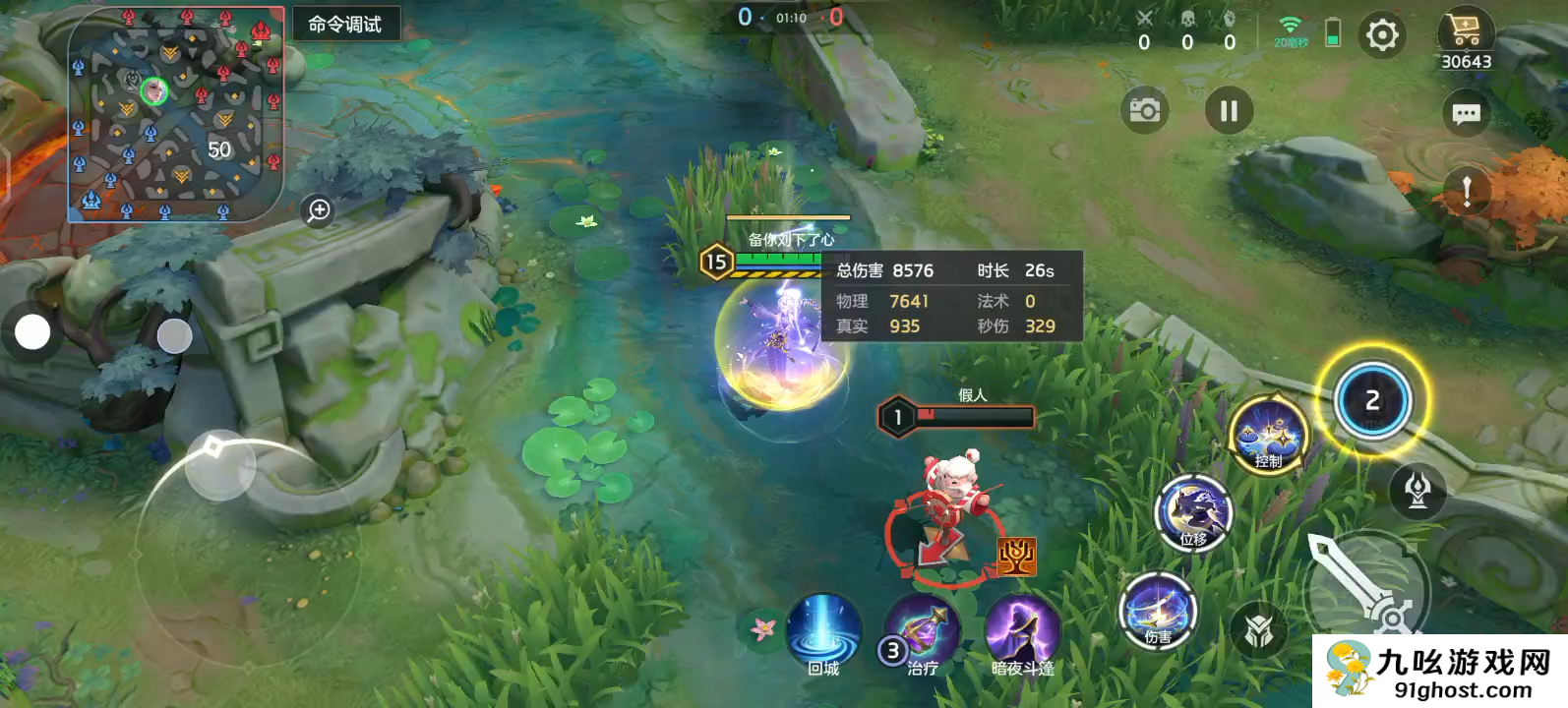Open the 命令调试 command debug panel
The image size is (1568, 708).
click(x=345, y=25)
